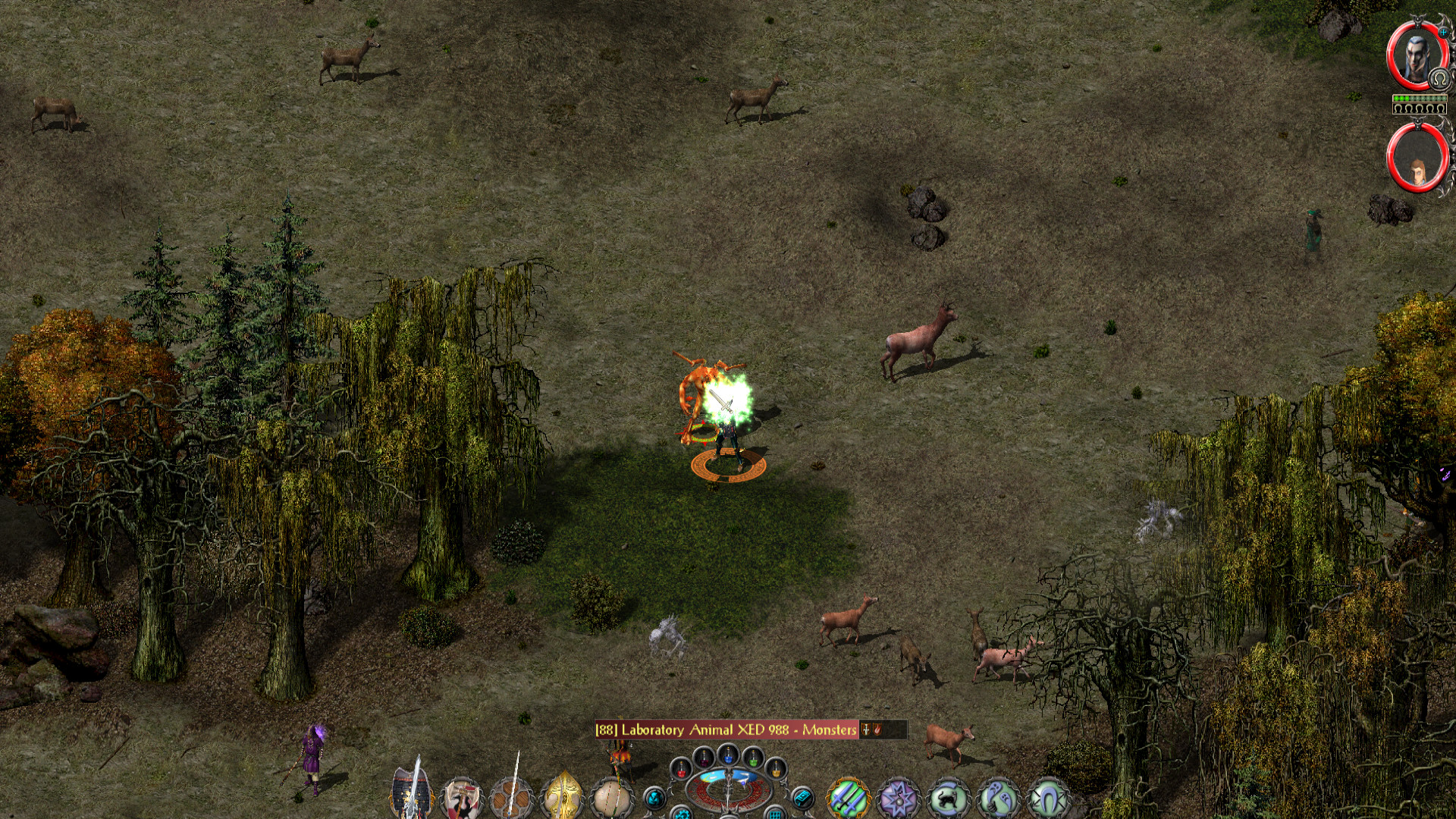
Task: Click the blue plus button on portrait
Action: pyautogui.click(x=1442, y=31)
